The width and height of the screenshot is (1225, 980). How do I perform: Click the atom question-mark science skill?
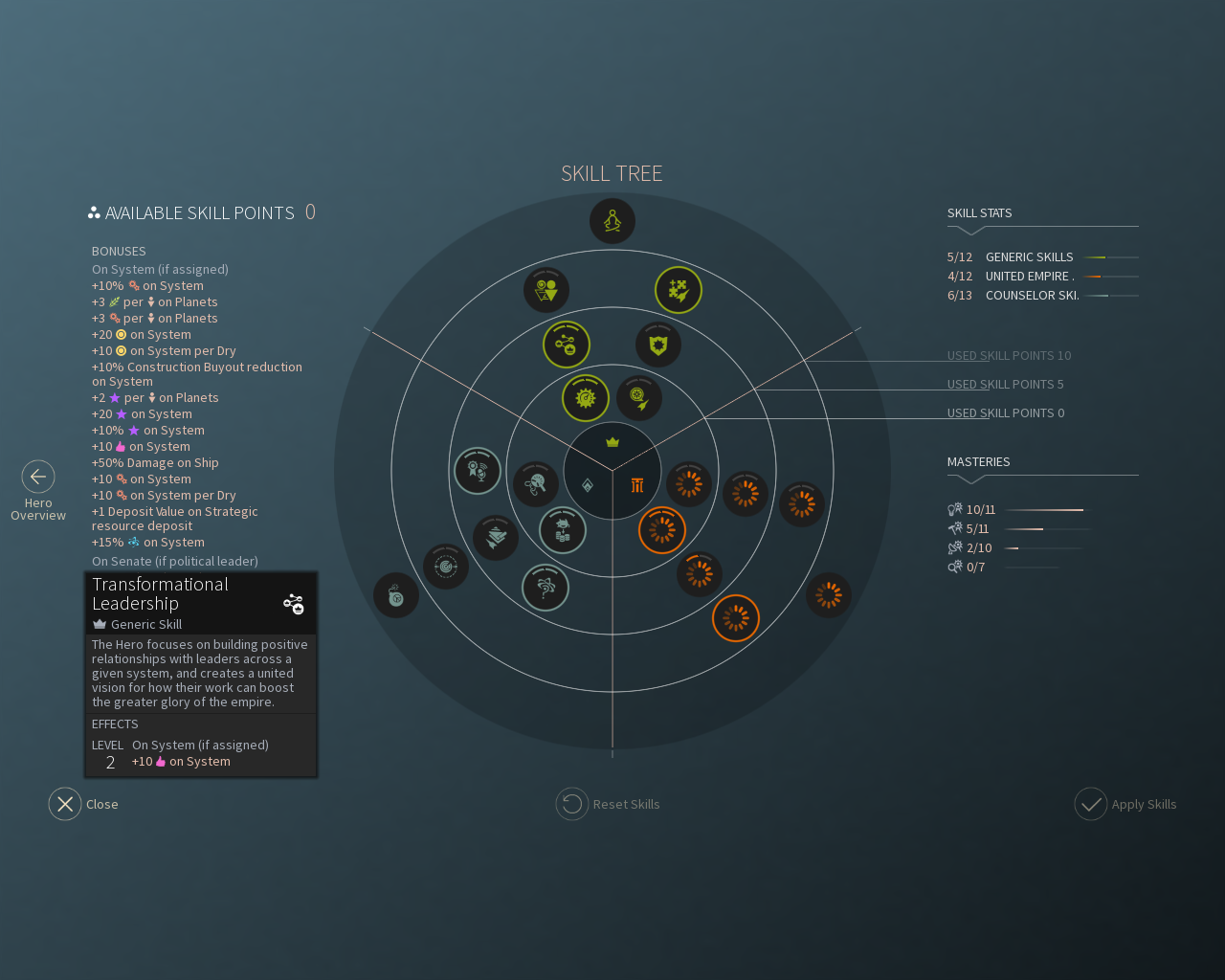545,587
